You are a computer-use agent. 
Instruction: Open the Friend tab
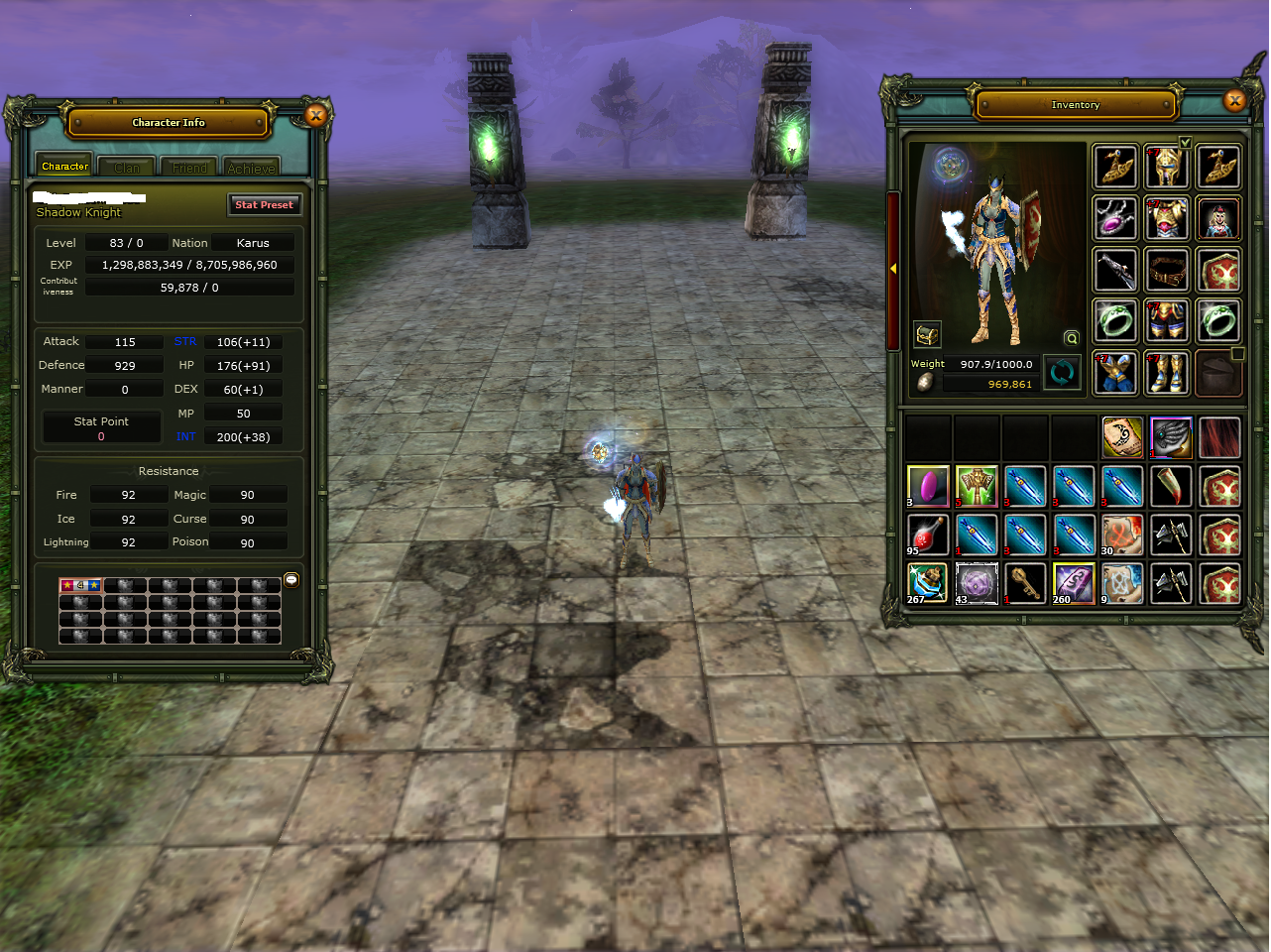(x=189, y=168)
